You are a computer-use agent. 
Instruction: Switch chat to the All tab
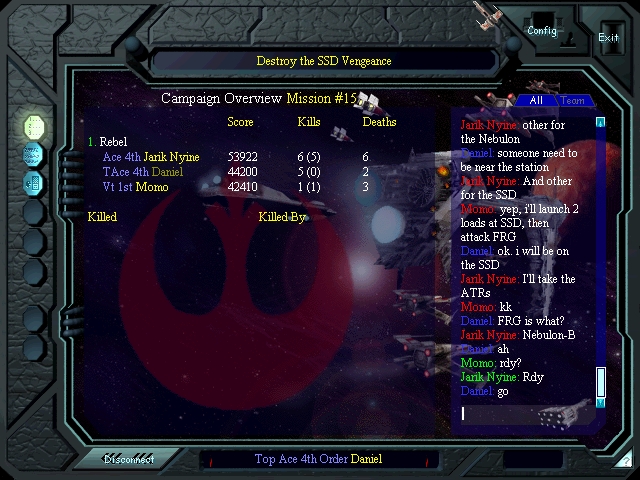coord(536,101)
